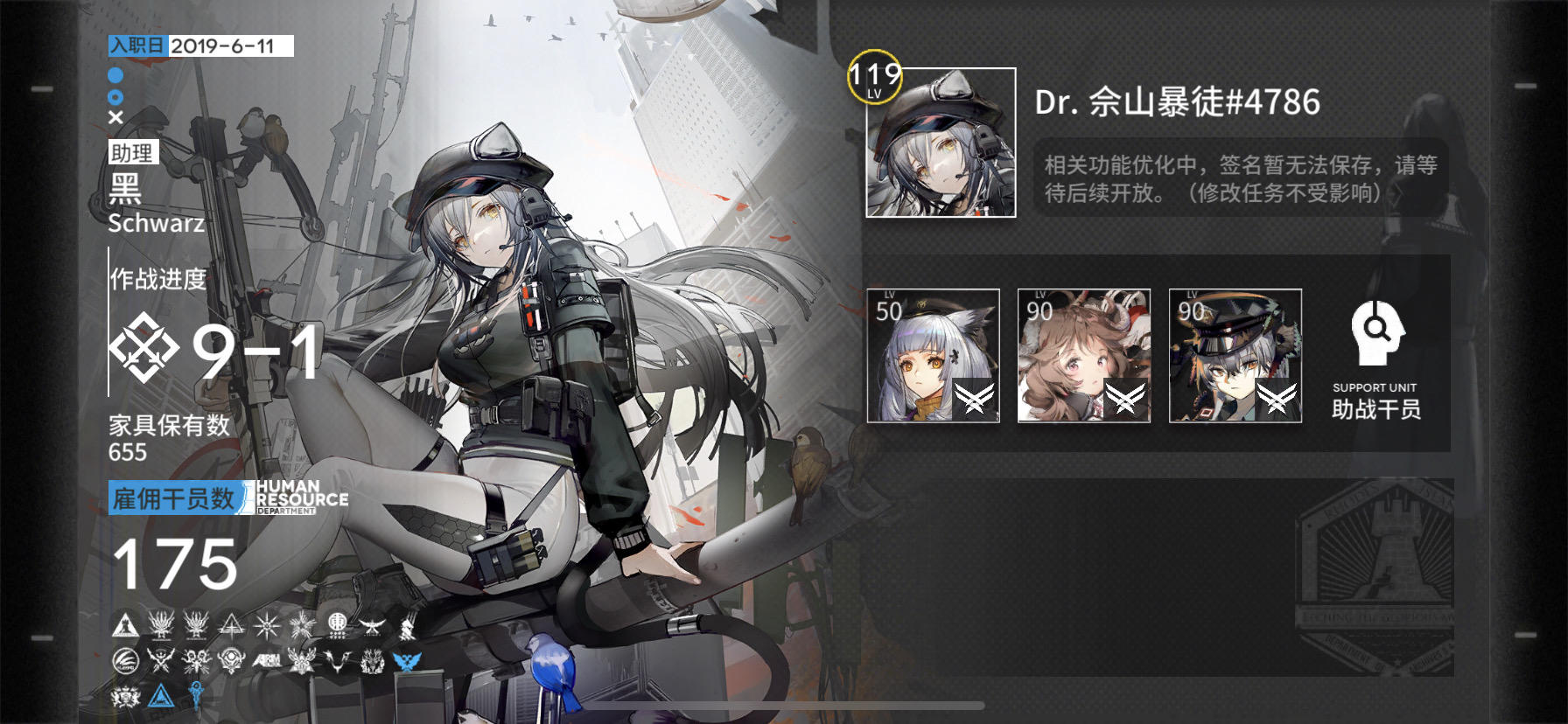Toggle the × status indicator

[116, 118]
